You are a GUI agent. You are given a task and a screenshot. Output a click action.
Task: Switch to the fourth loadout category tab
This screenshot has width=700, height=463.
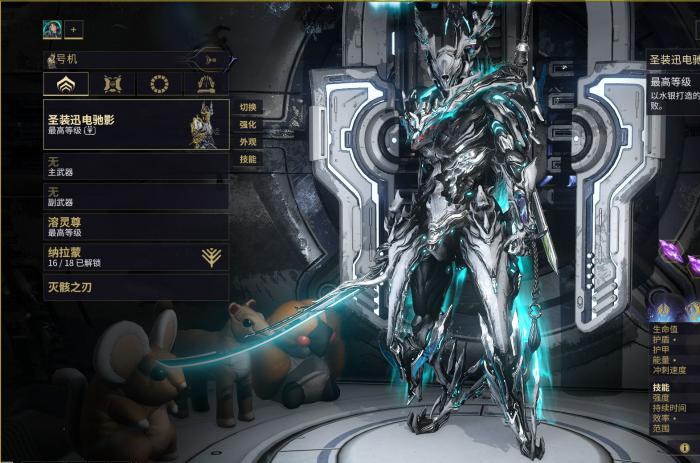tap(206, 84)
